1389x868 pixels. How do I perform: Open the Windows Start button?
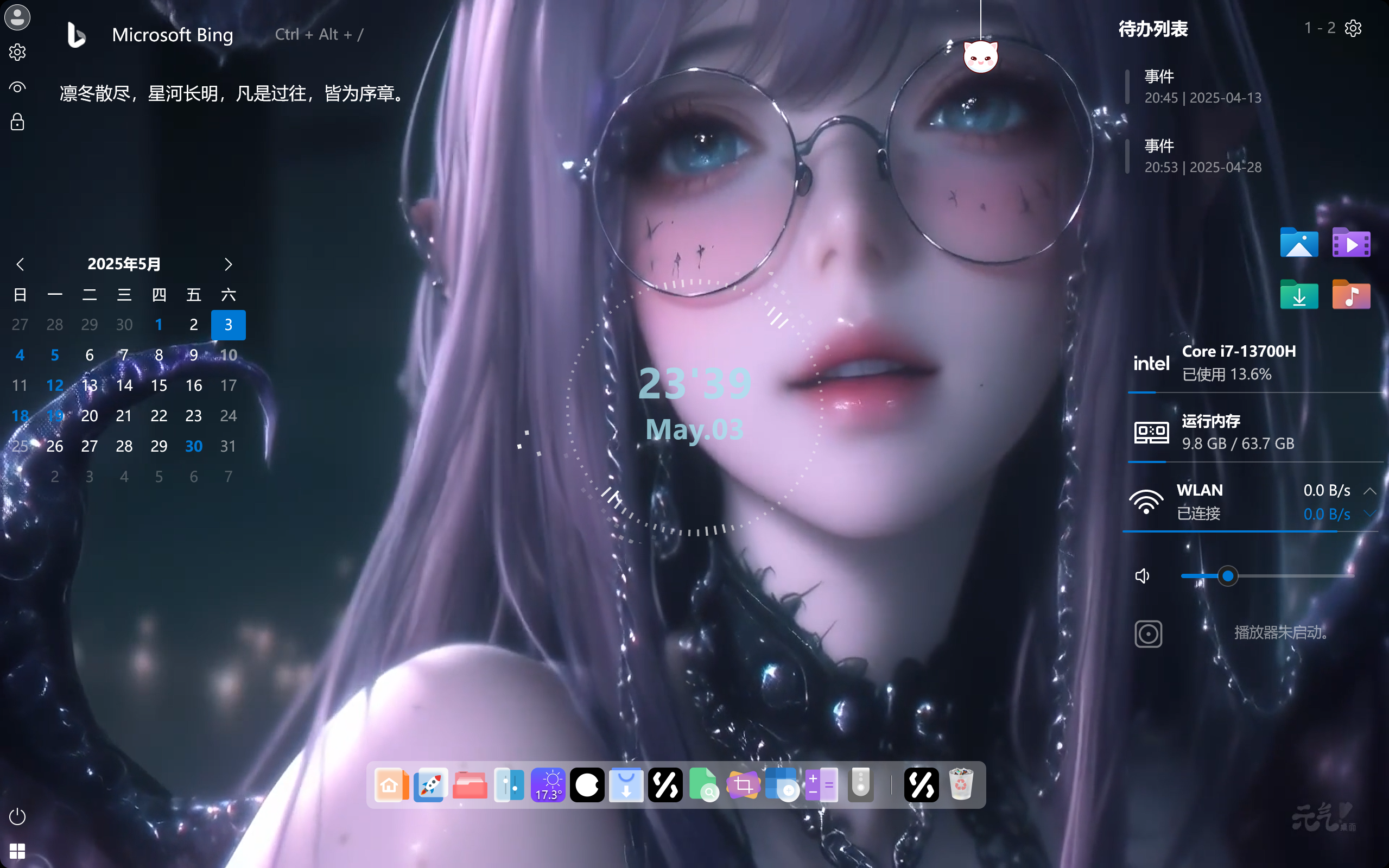(x=18, y=851)
